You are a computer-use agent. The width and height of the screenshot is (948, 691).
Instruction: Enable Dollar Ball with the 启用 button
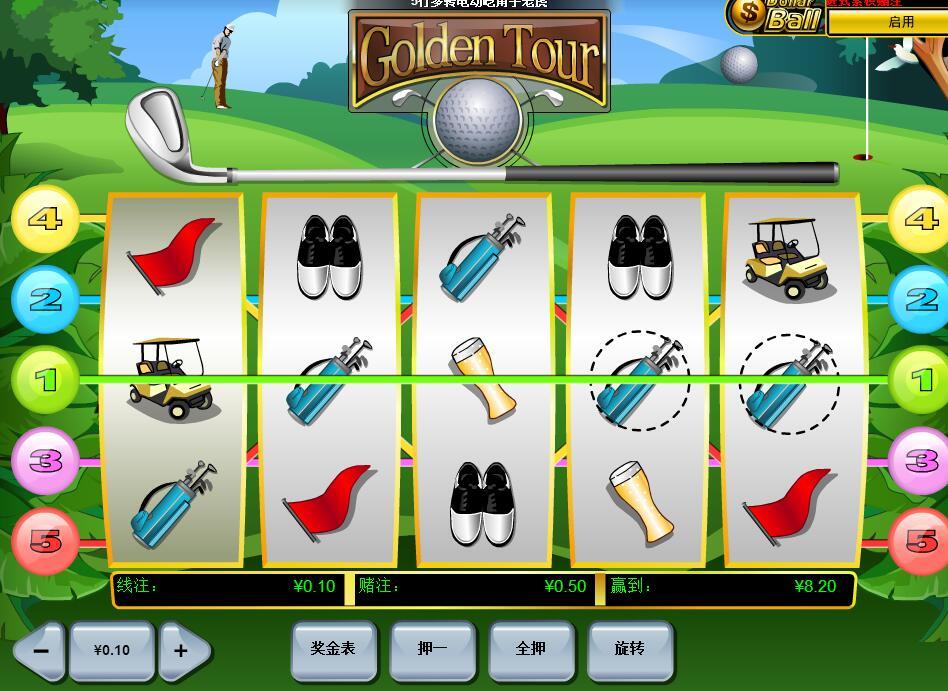pyautogui.click(x=887, y=22)
